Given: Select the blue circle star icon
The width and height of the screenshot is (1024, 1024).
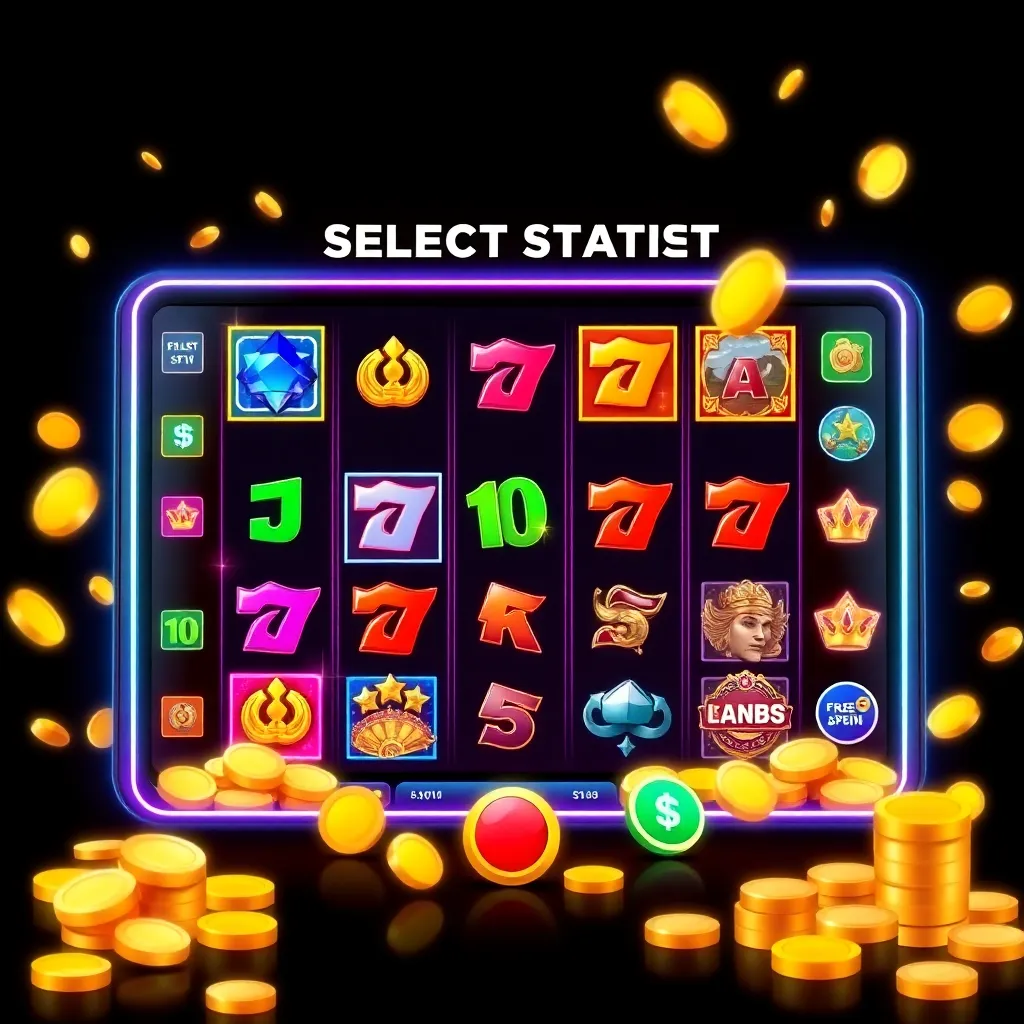Looking at the screenshot, I should [x=846, y=433].
